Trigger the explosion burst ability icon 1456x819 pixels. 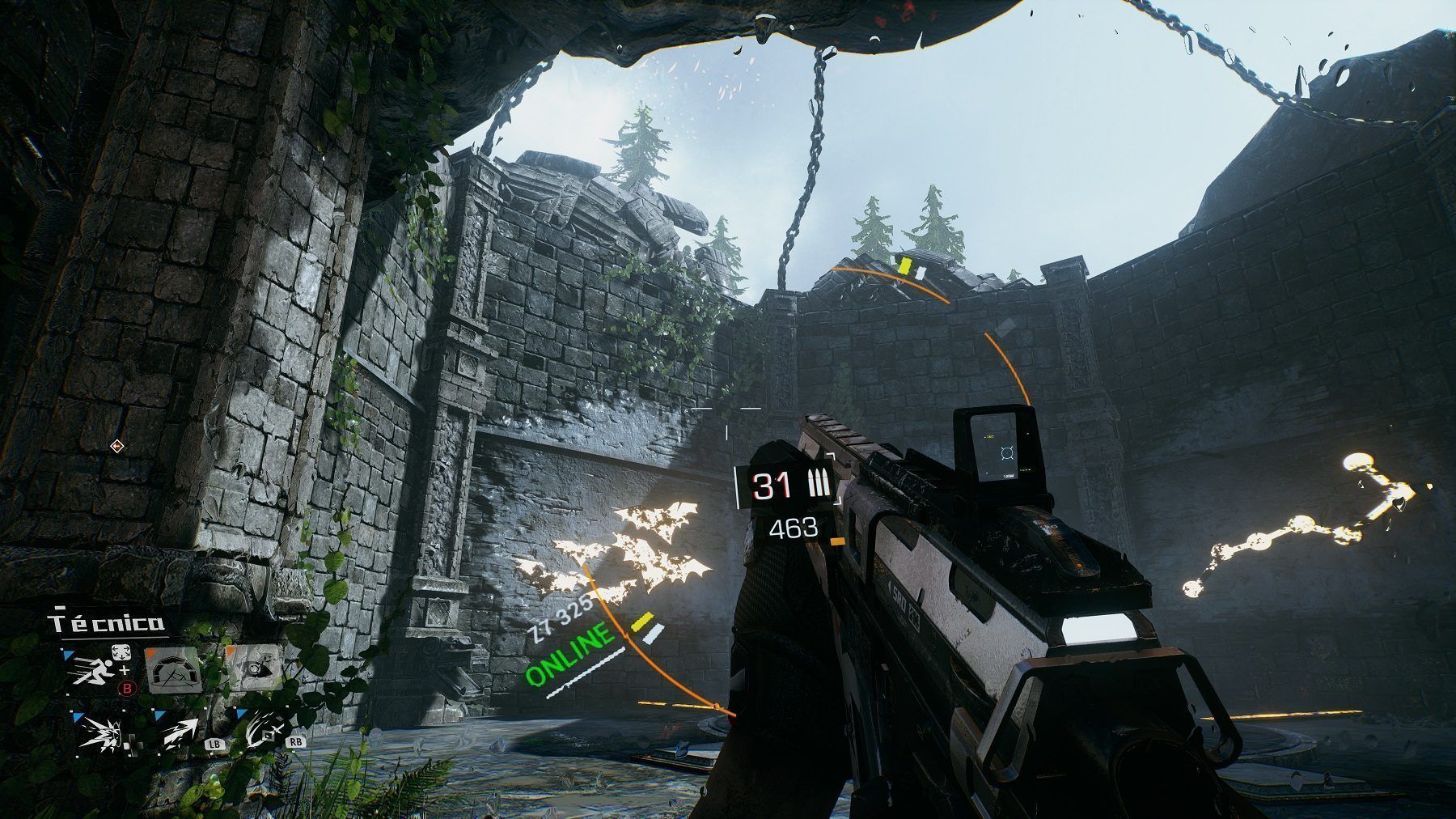click(101, 733)
